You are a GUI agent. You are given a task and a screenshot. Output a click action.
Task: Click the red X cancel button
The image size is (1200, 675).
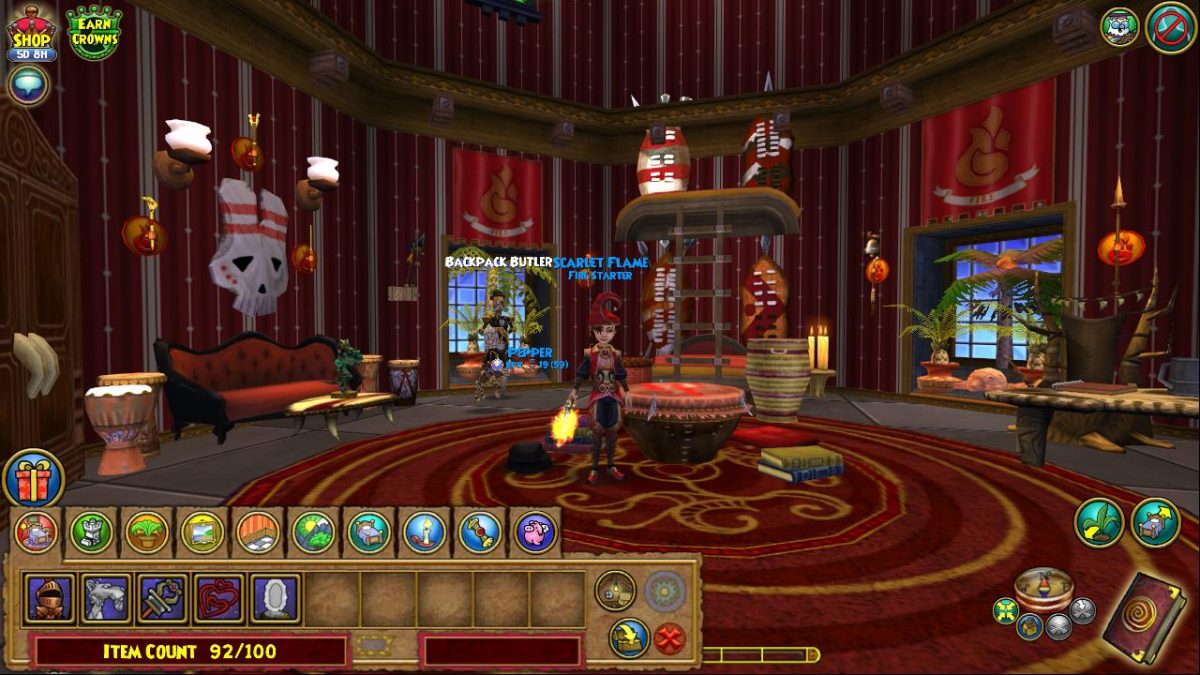669,638
